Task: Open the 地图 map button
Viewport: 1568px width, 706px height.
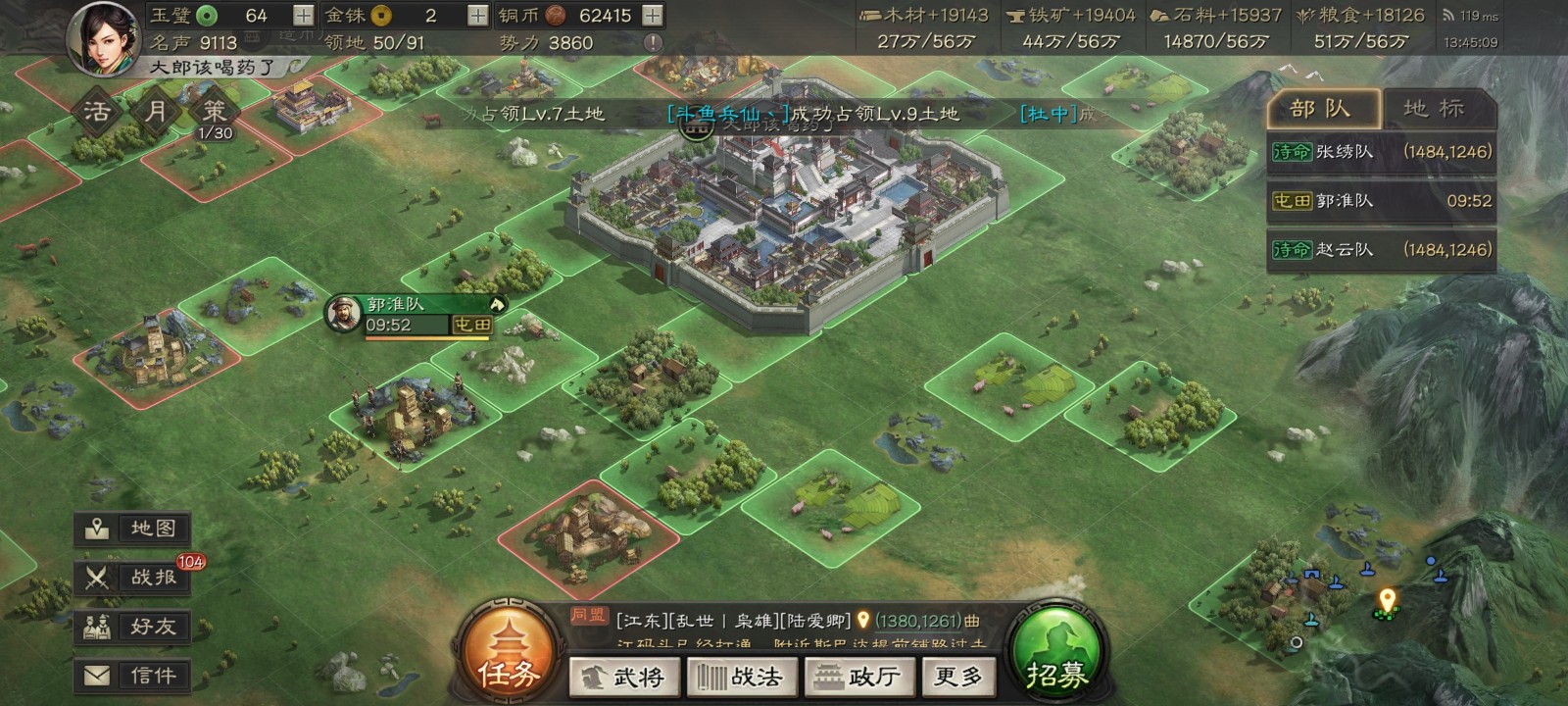Action: (x=133, y=529)
